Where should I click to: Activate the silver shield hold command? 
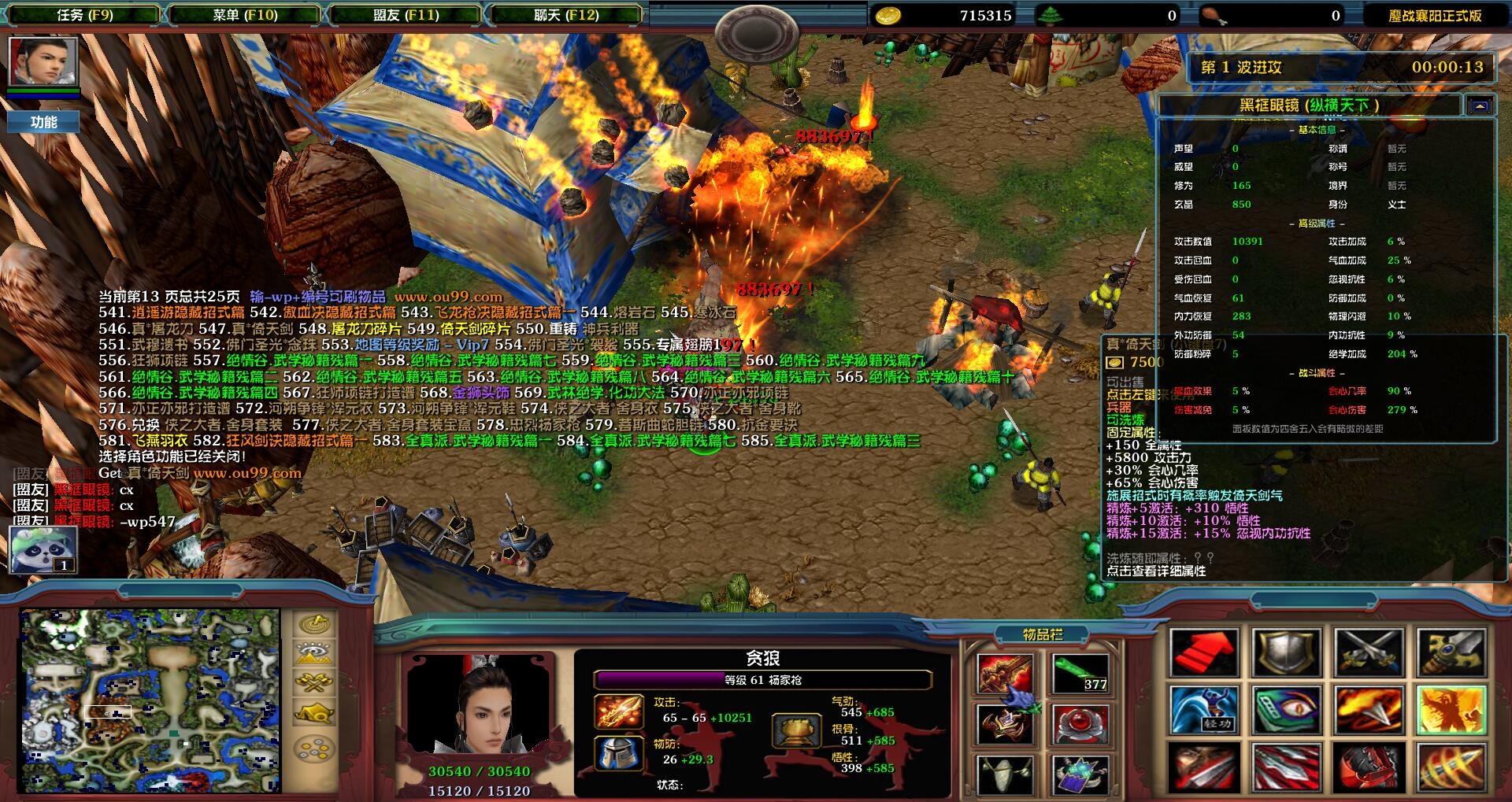click(x=1286, y=652)
